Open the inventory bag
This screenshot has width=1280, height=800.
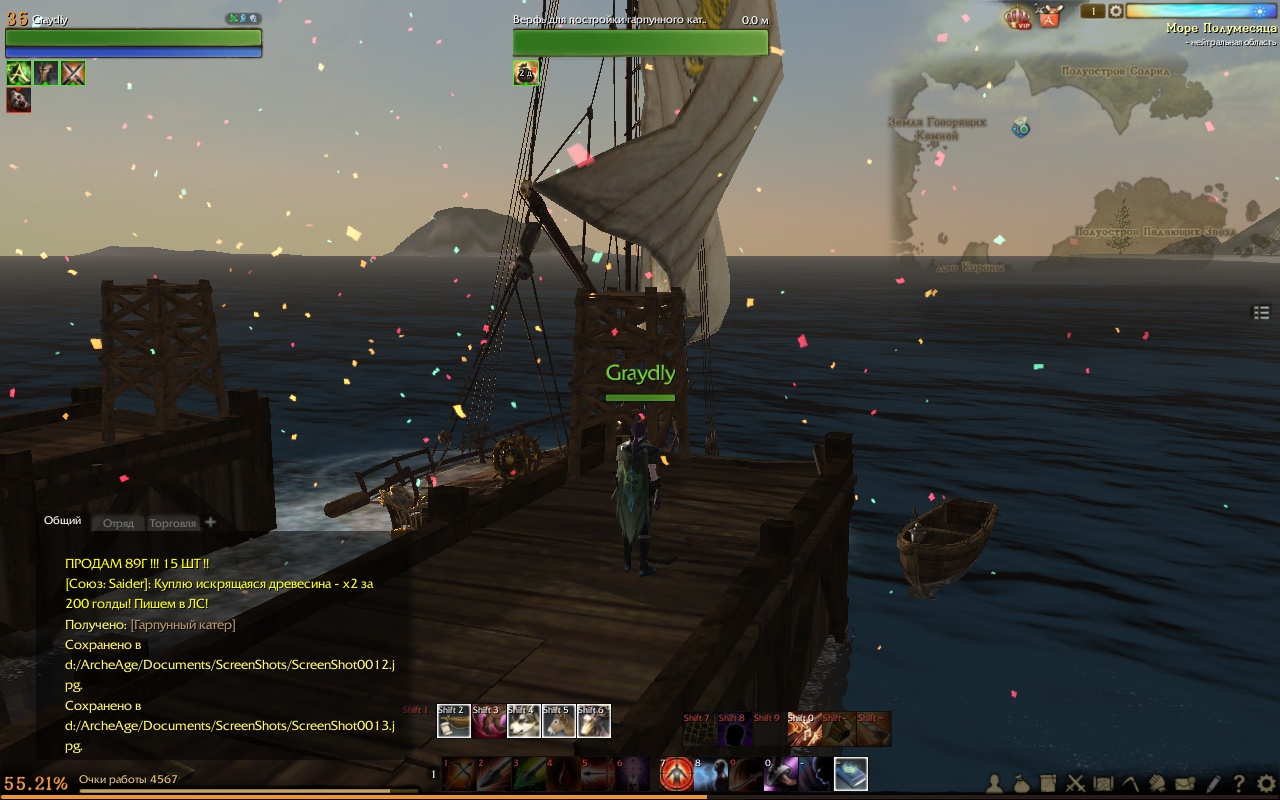(1022, 784)
